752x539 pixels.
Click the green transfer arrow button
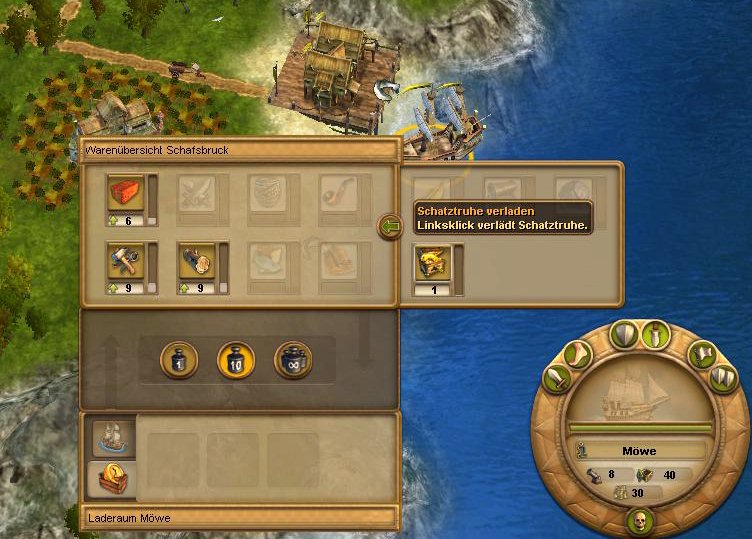(389, 228)
